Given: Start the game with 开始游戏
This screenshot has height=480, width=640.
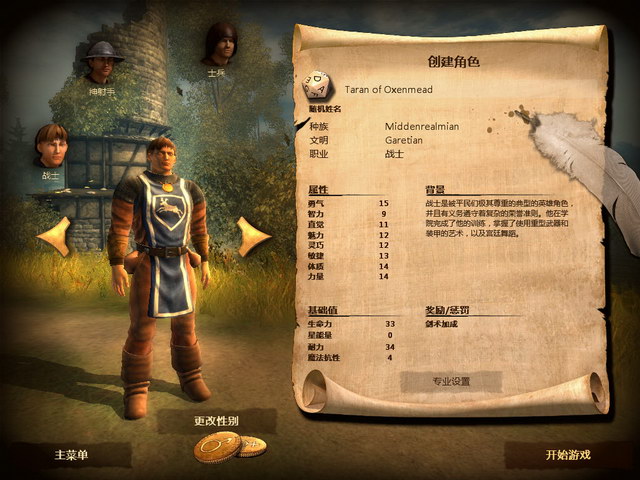Looking at the screenshot, I should pos(568,455).
